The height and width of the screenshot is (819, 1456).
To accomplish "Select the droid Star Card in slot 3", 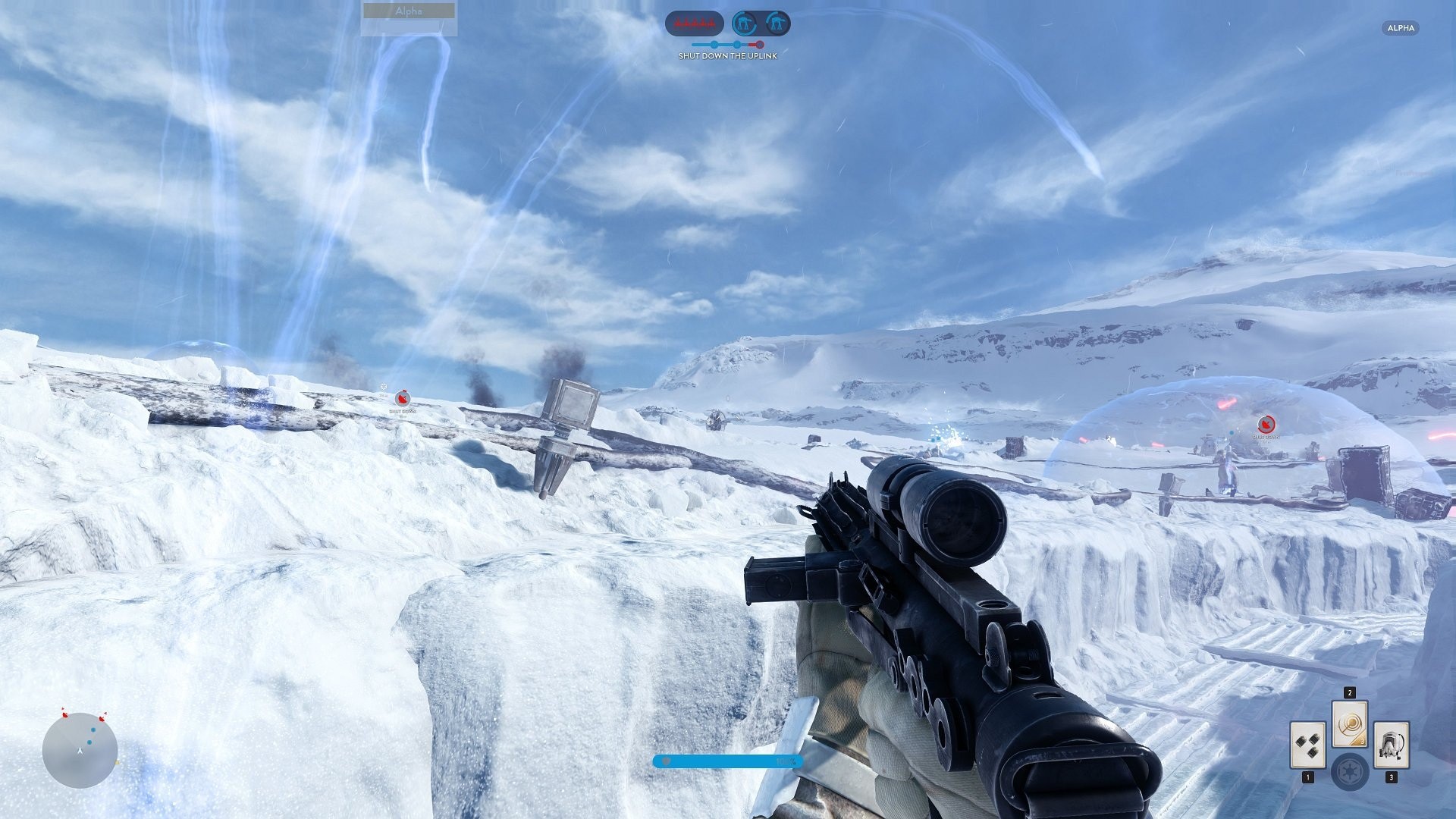I will coord(1392,744).
